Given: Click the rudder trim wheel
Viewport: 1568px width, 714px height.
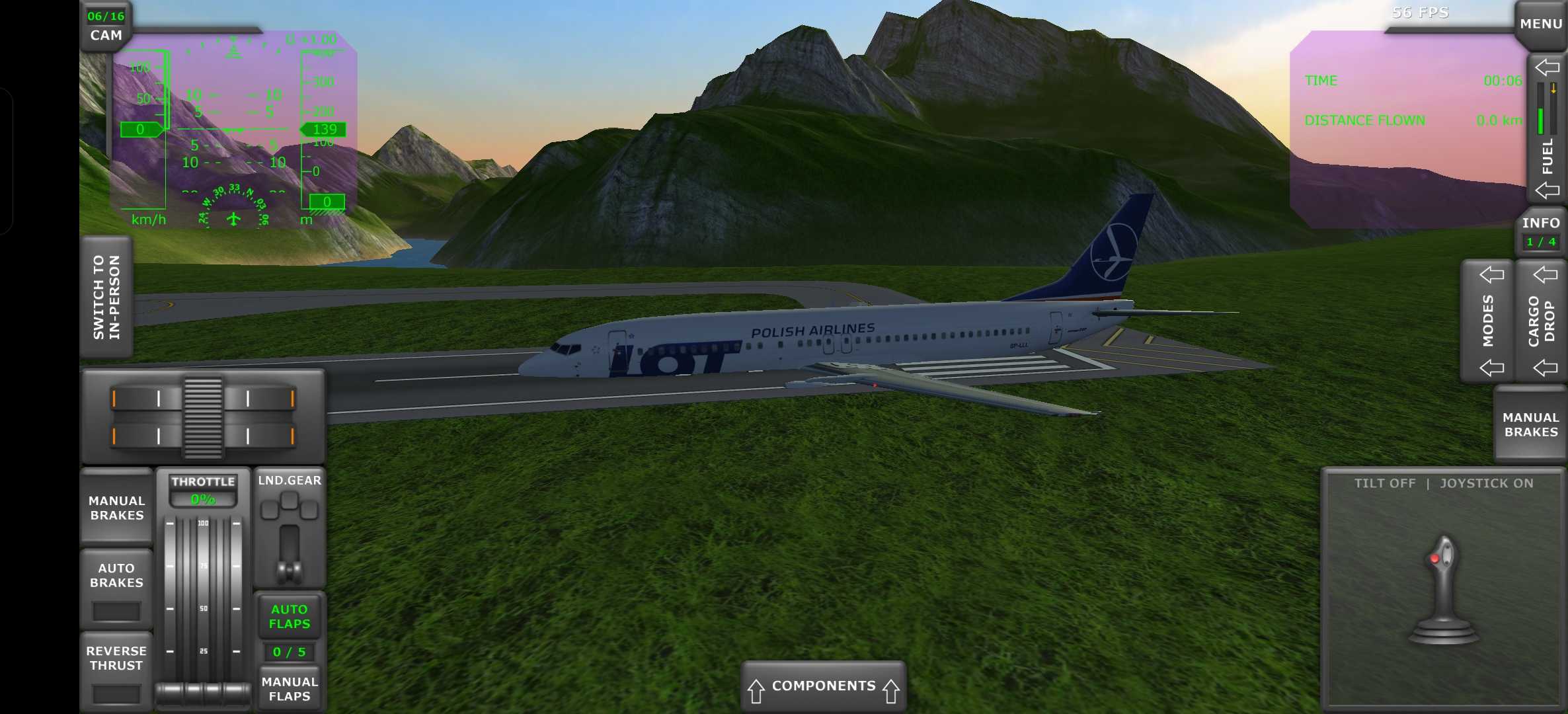Looking at the screenshot, I should (203, 417).
